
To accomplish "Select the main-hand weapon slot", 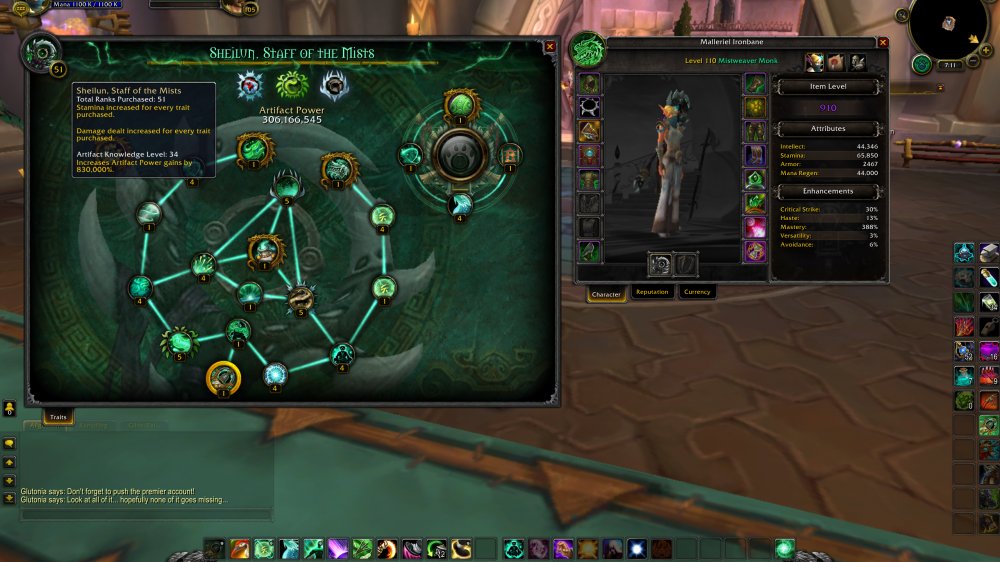I will click(662, 264).
